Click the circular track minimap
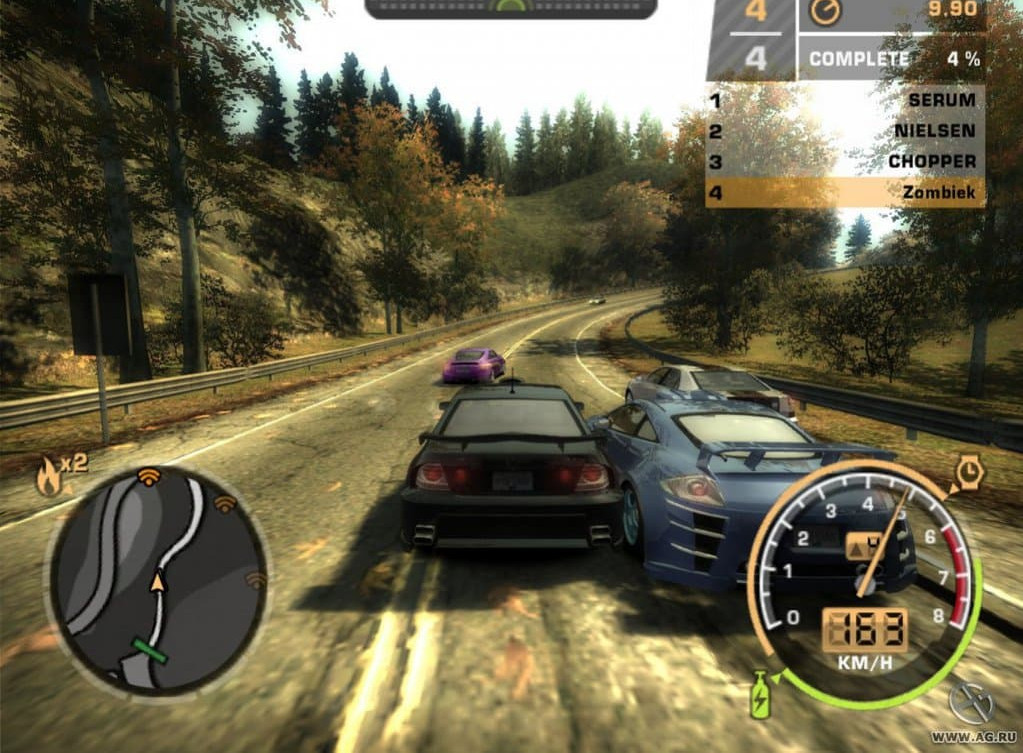Screen dimensions: 1023x753 point(157,580)
